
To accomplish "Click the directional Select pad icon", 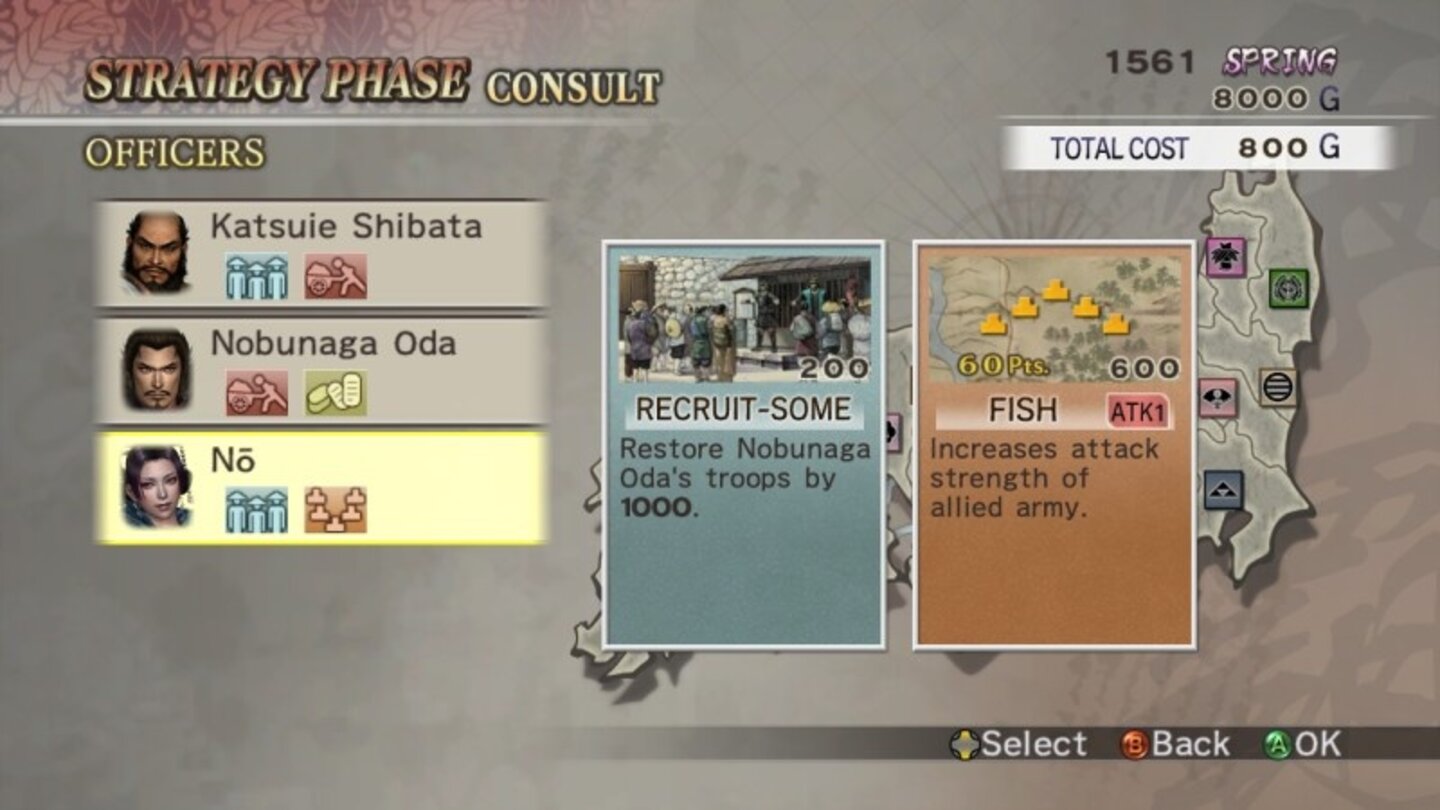I will coord(964,745).
